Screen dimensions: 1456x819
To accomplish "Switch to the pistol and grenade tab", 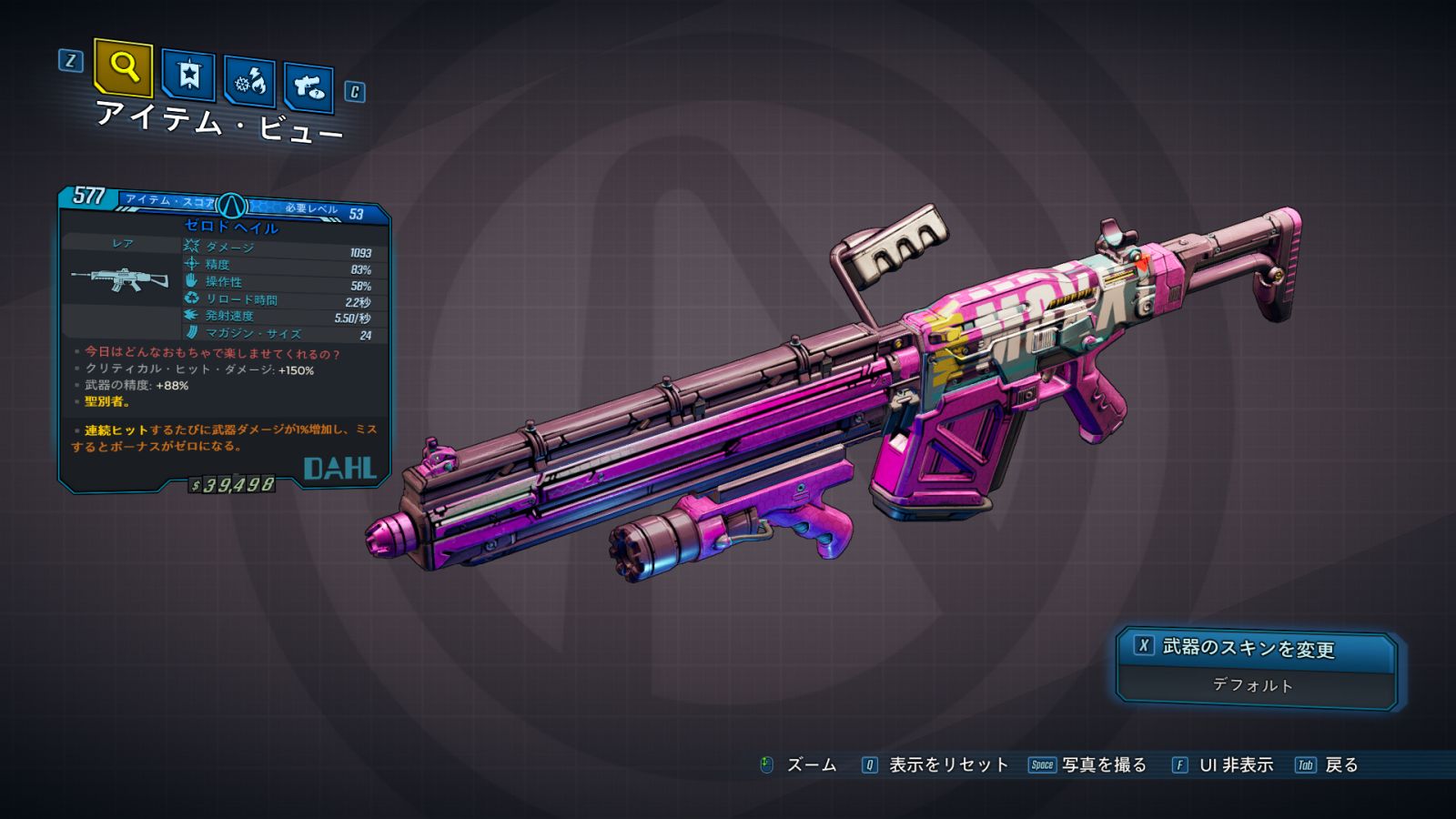I will click(x=308, y=88).
